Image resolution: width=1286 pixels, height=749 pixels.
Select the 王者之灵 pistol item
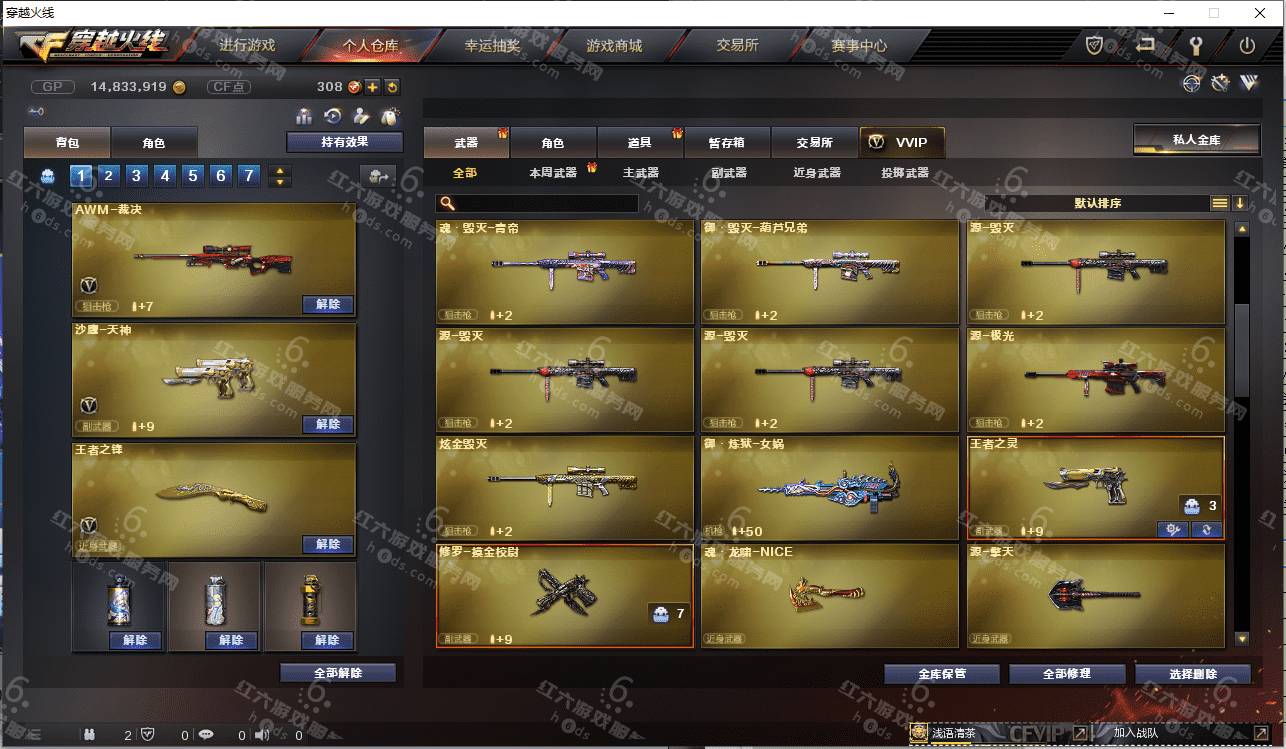point(1095,487)
